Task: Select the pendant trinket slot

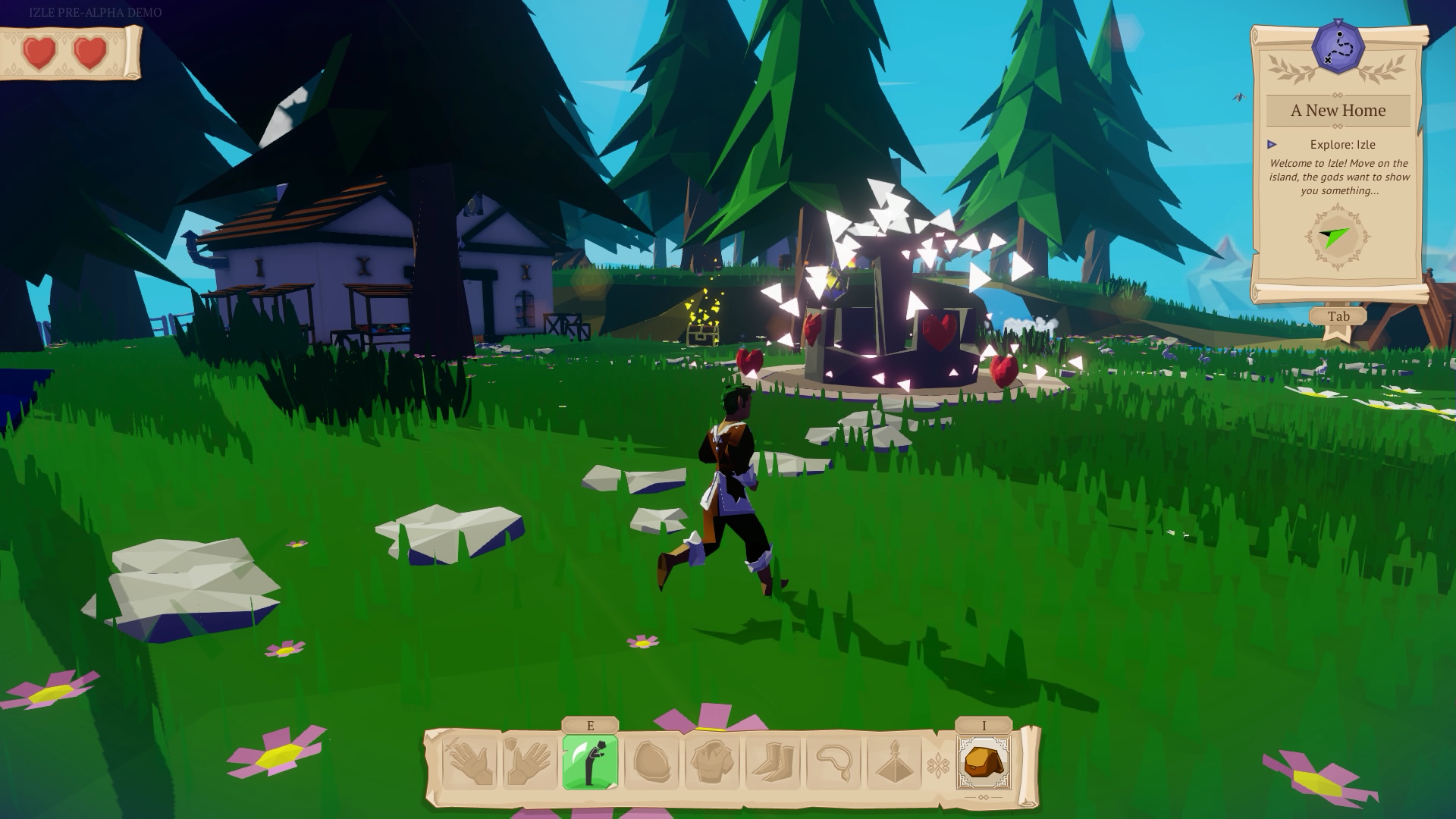Action: 893,763
